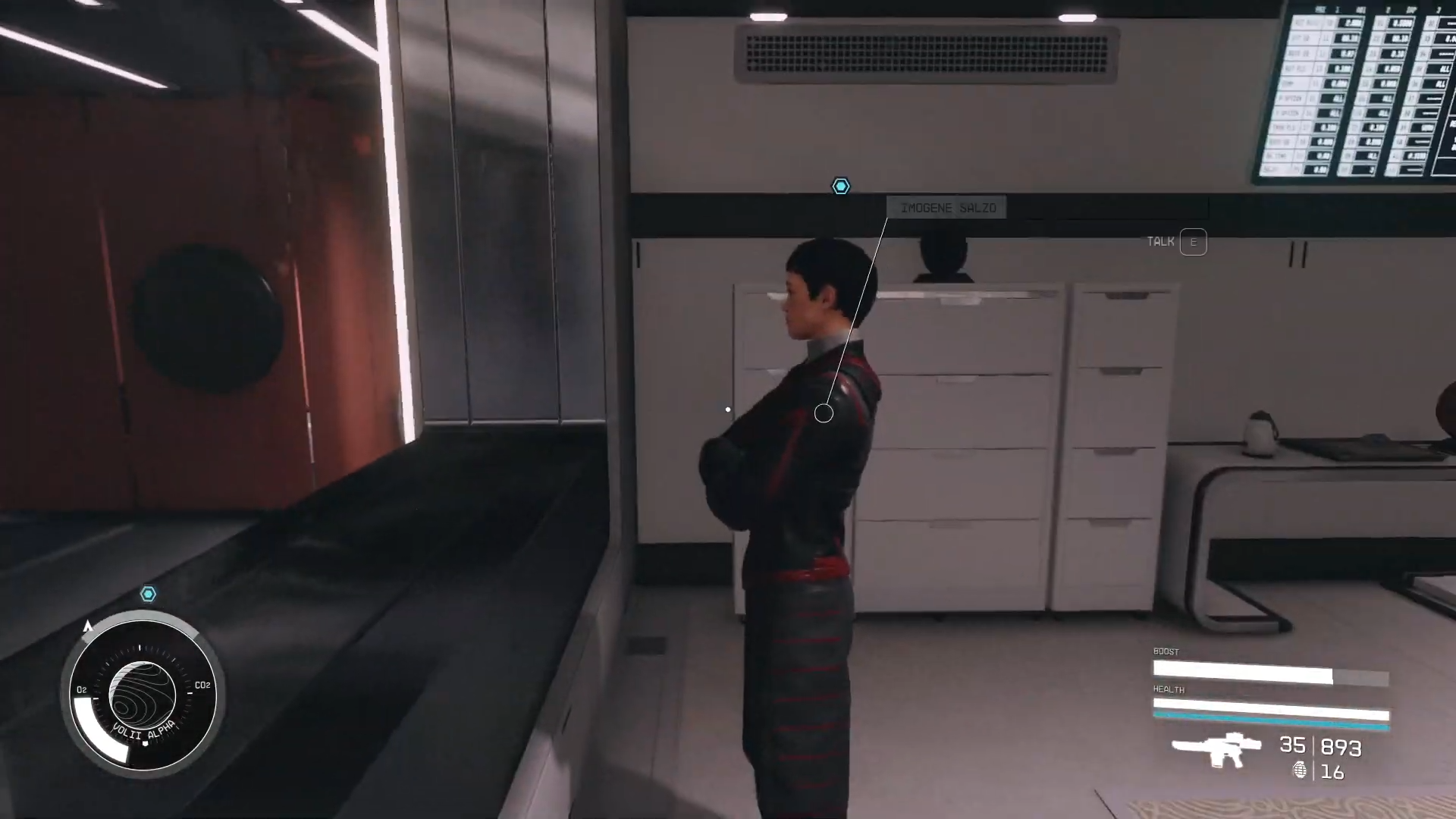Open the wall-mounted data display screen

pyautogui.click(x=1357, y=87)
